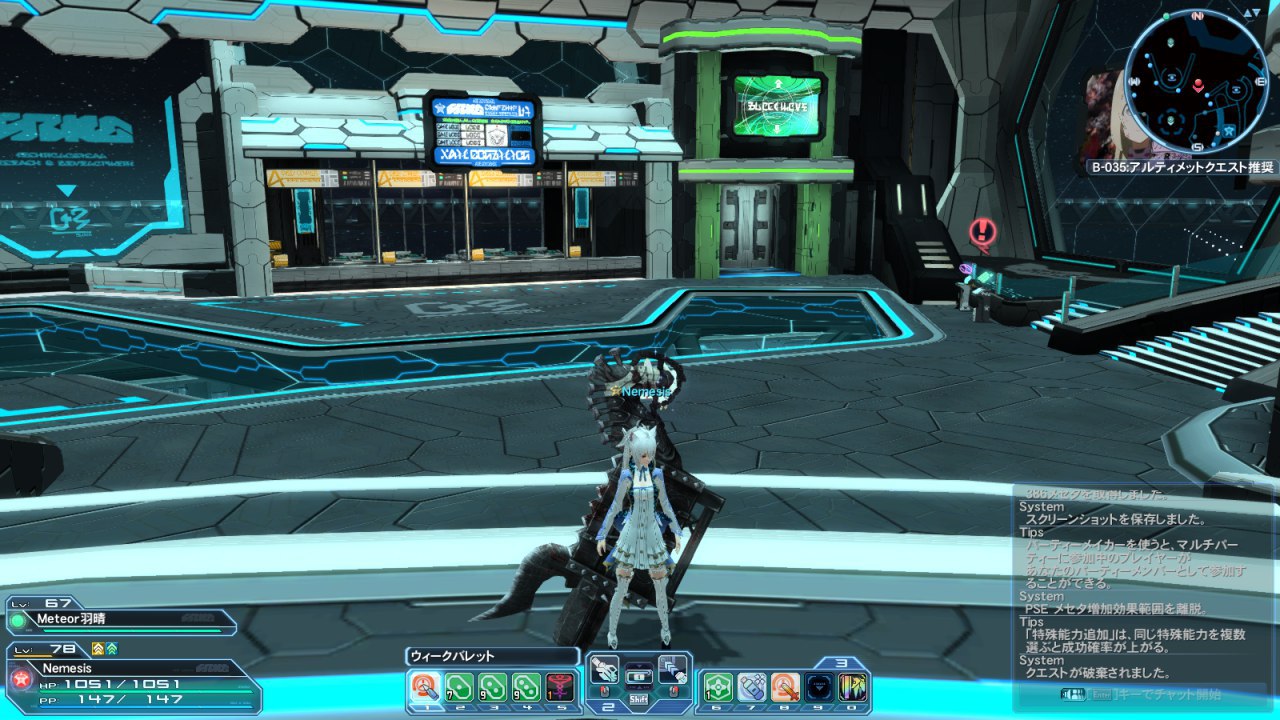Select the right weapon palette action icon
Screen dimensions: 1280x720
click(672, 667)
